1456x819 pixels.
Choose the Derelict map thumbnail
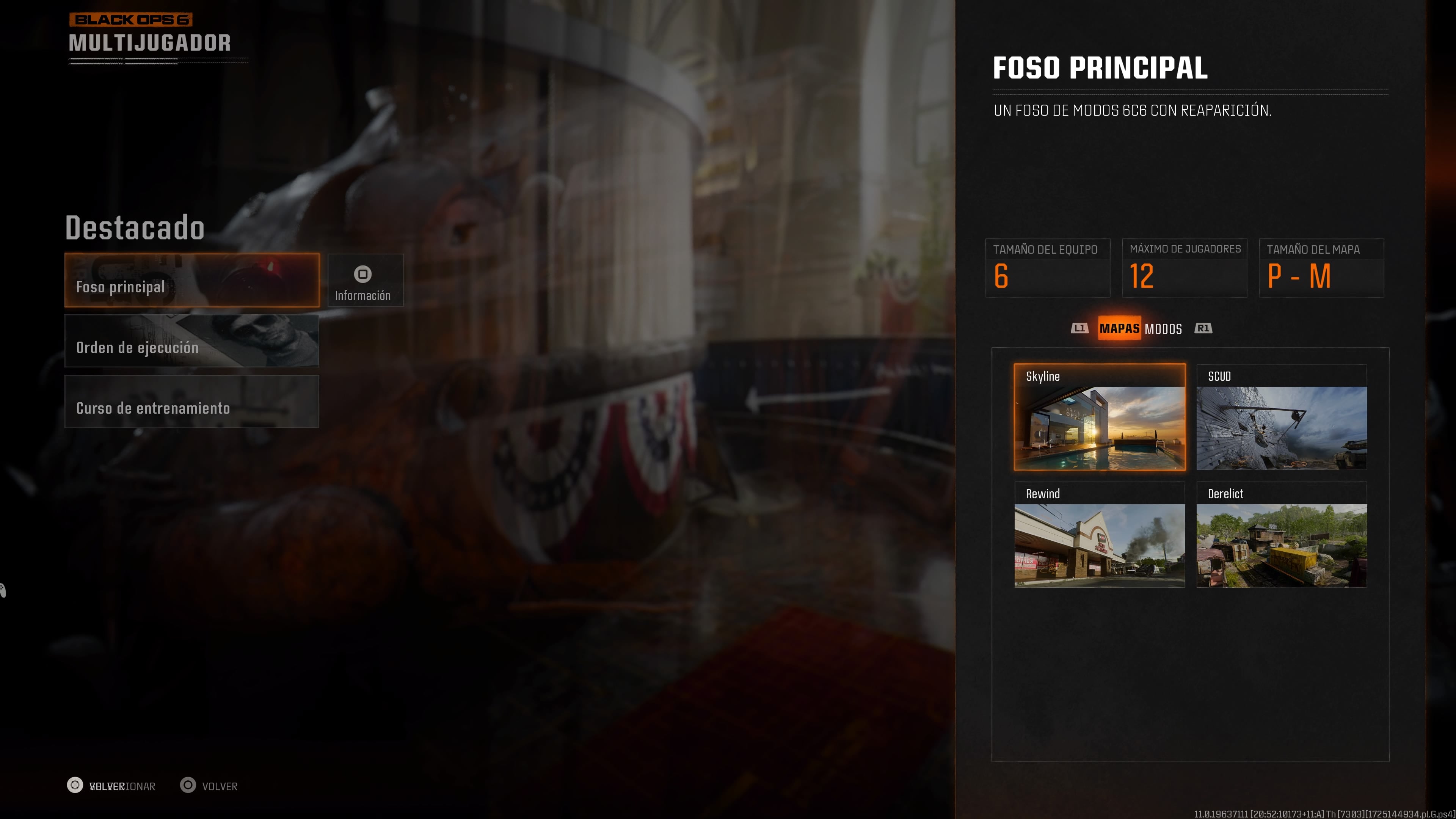click(x=1281, y=535)
